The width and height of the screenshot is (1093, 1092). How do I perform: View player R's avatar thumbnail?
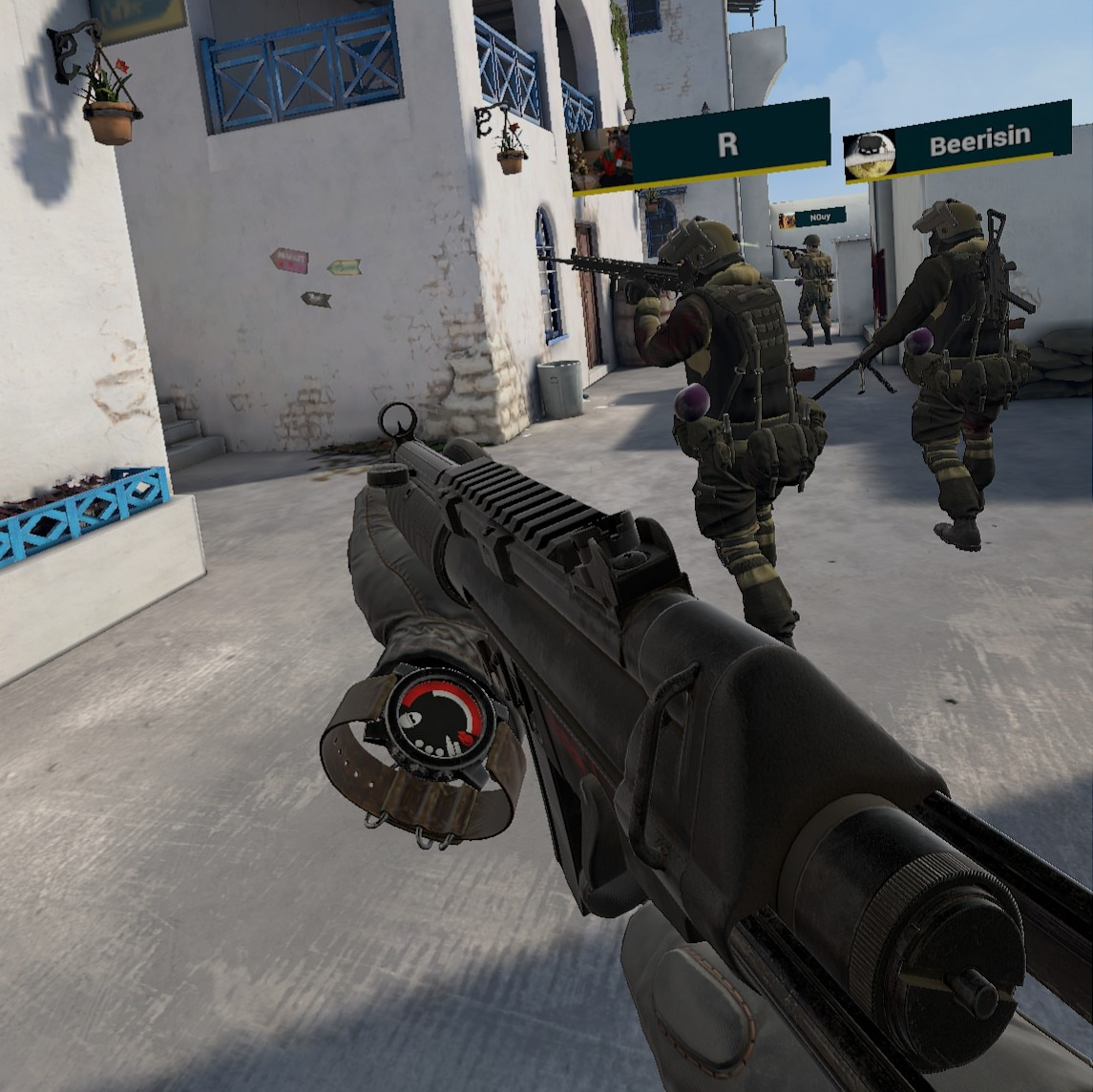point(602,160)
